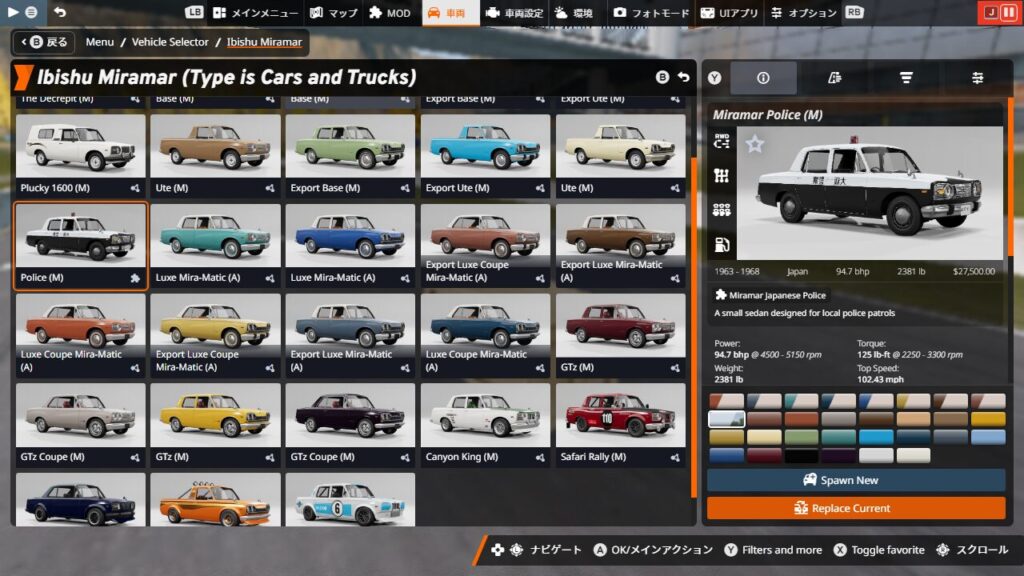Open the MOD tab in top bar
This screenshot has width=1024, height=576.
point(390,13)
